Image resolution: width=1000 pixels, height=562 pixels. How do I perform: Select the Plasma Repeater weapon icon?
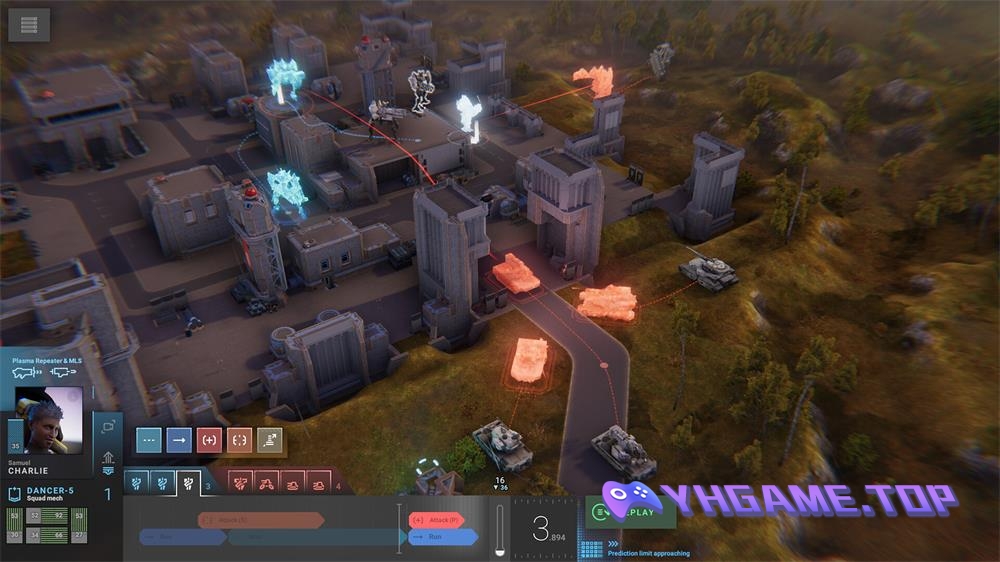click(25, 372)
